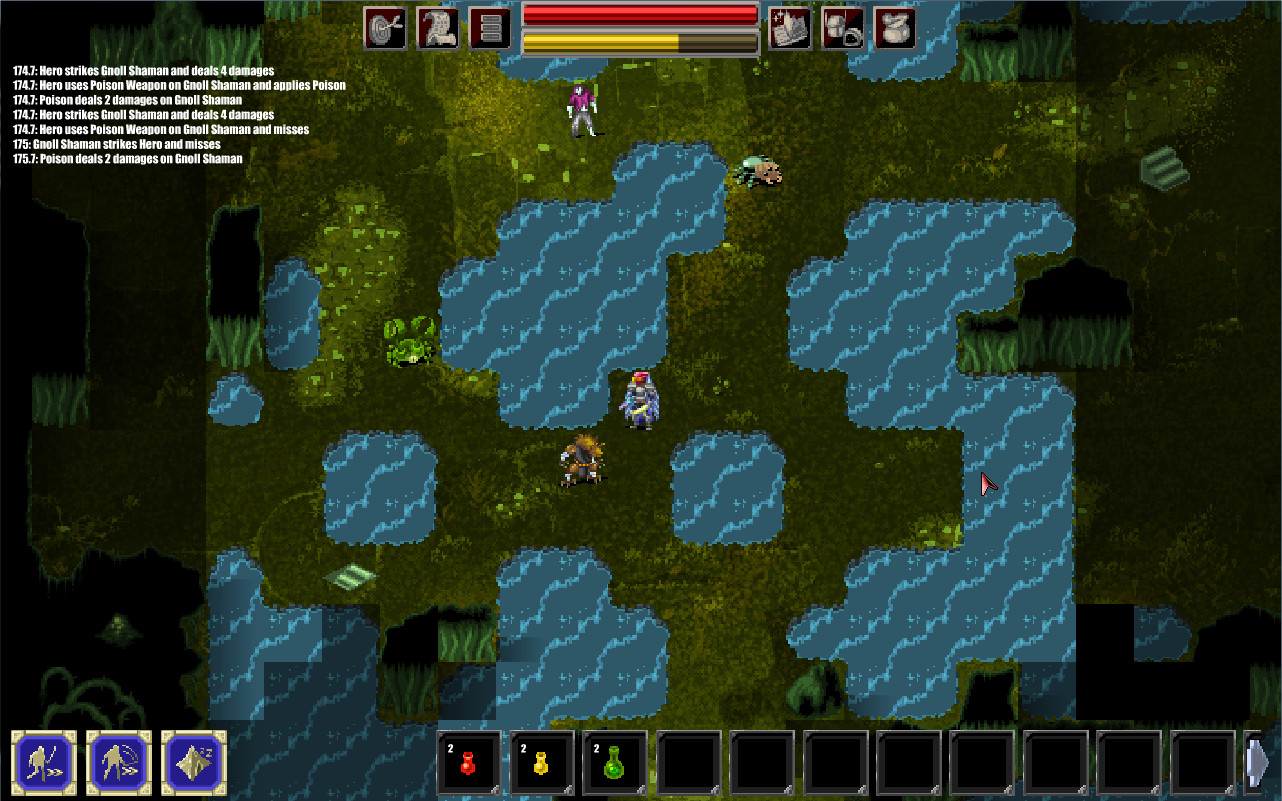The width and height of the screenshot is (1282, 801).
Task: Open the loot sack icon at top right
Action: (893, 27)
